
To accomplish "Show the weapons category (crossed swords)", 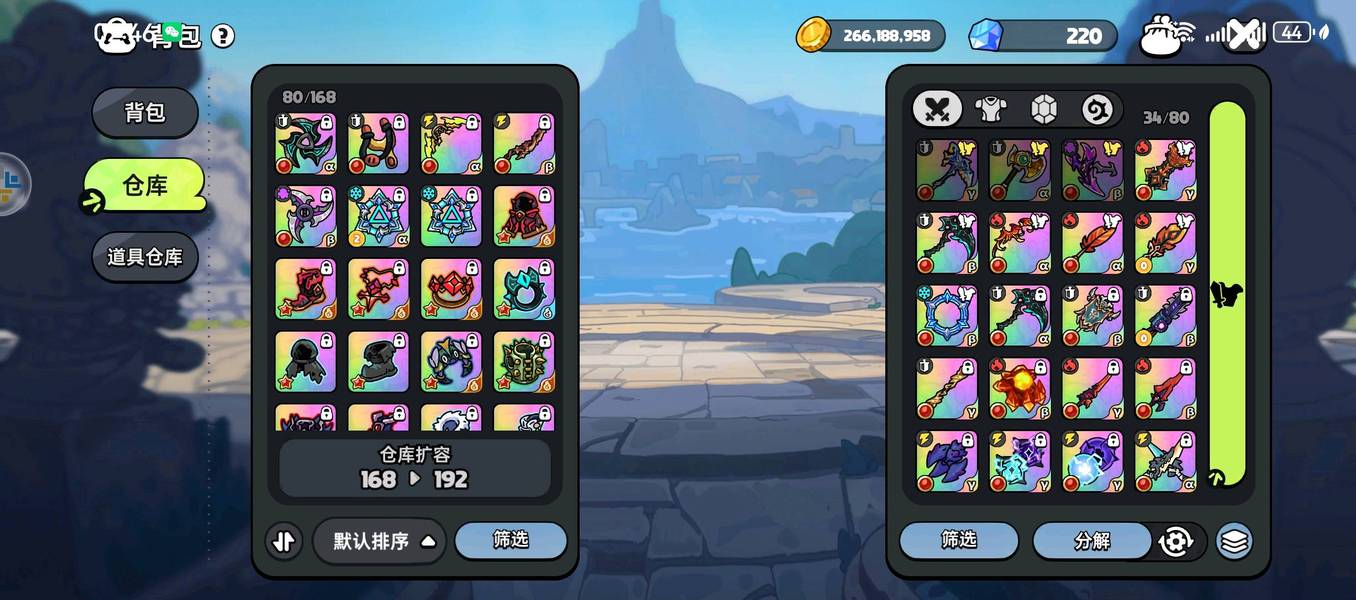I will [937, 109].
